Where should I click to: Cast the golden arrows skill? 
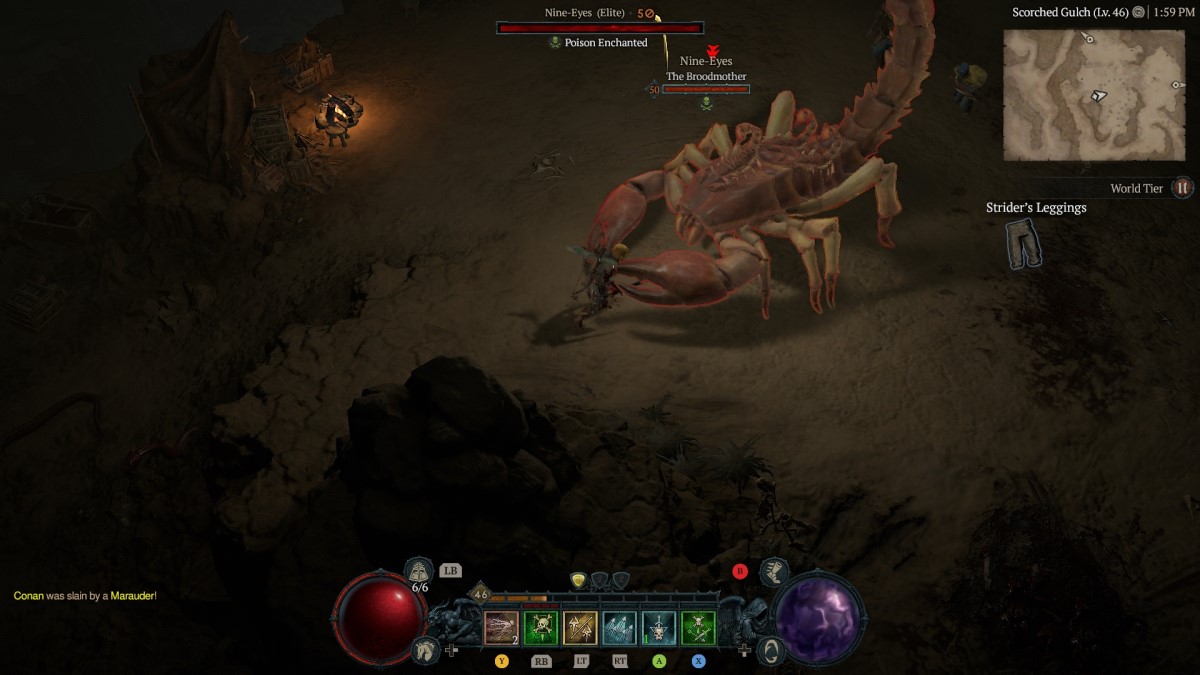coord(580,628)
